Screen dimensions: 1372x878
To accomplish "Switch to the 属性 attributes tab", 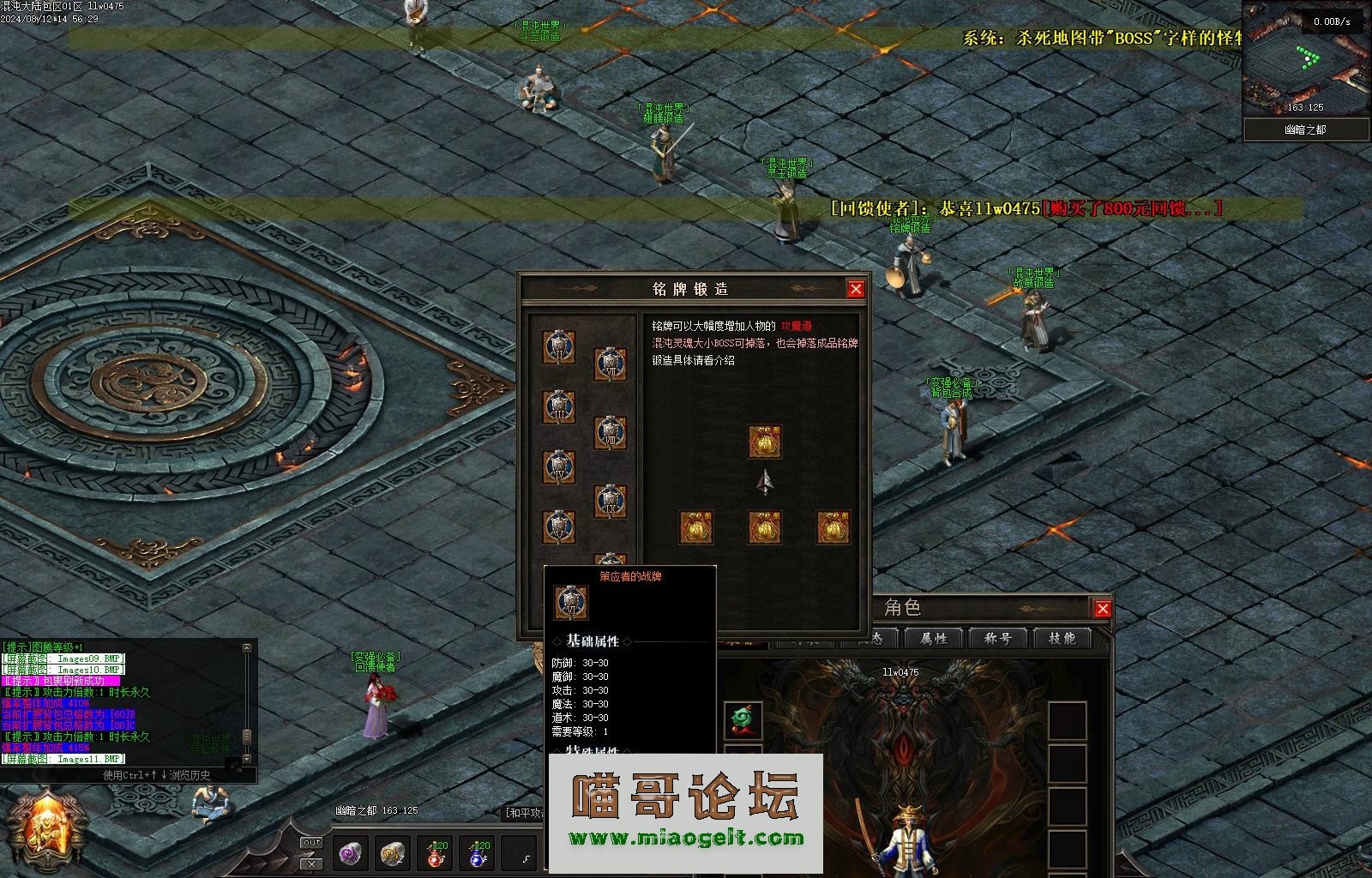I will (x=933, y=639).
